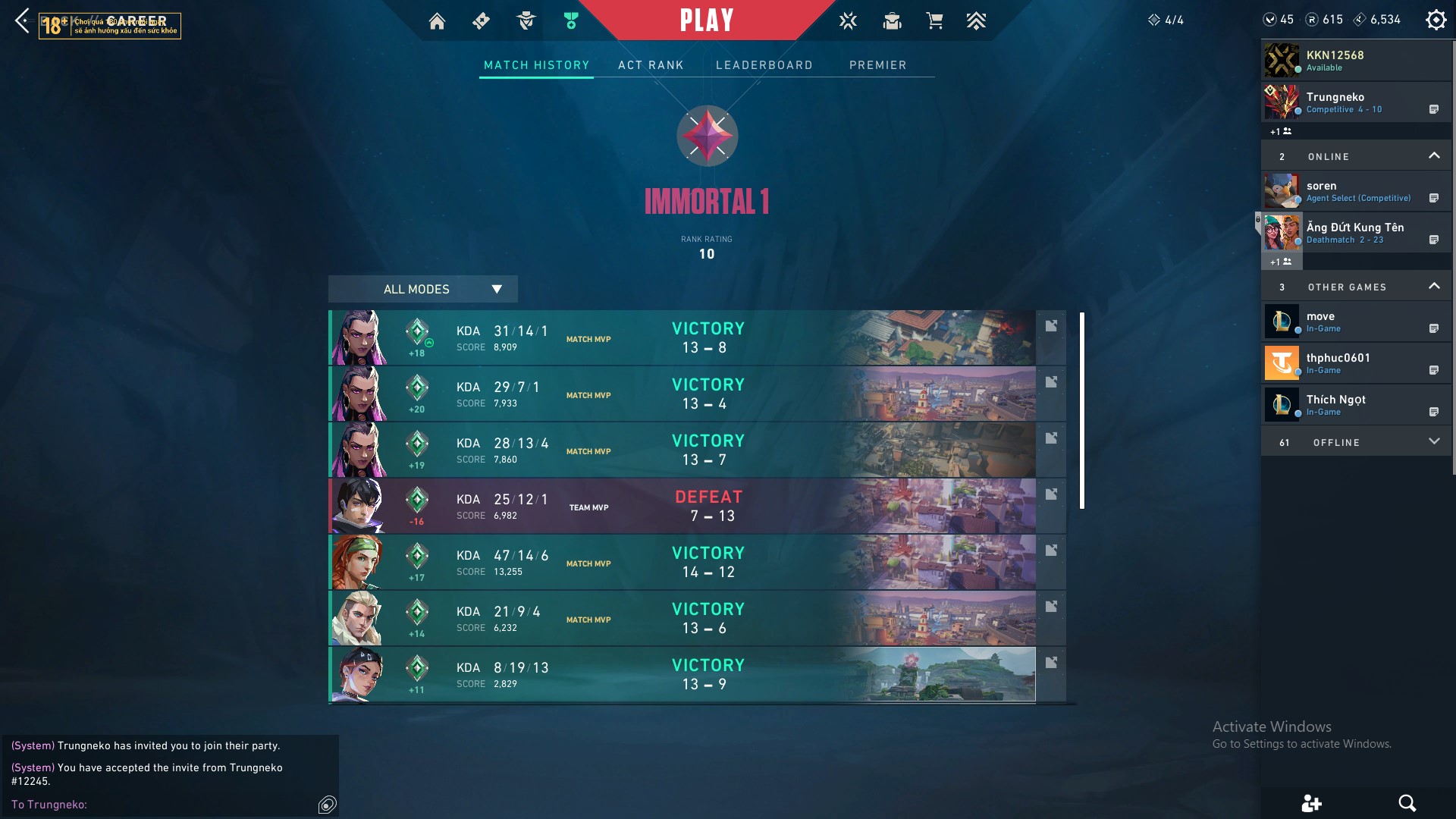This screenshot has width=1456, height=819.
Task: Collapse the Online friends section
Action: click(1433, 156)
